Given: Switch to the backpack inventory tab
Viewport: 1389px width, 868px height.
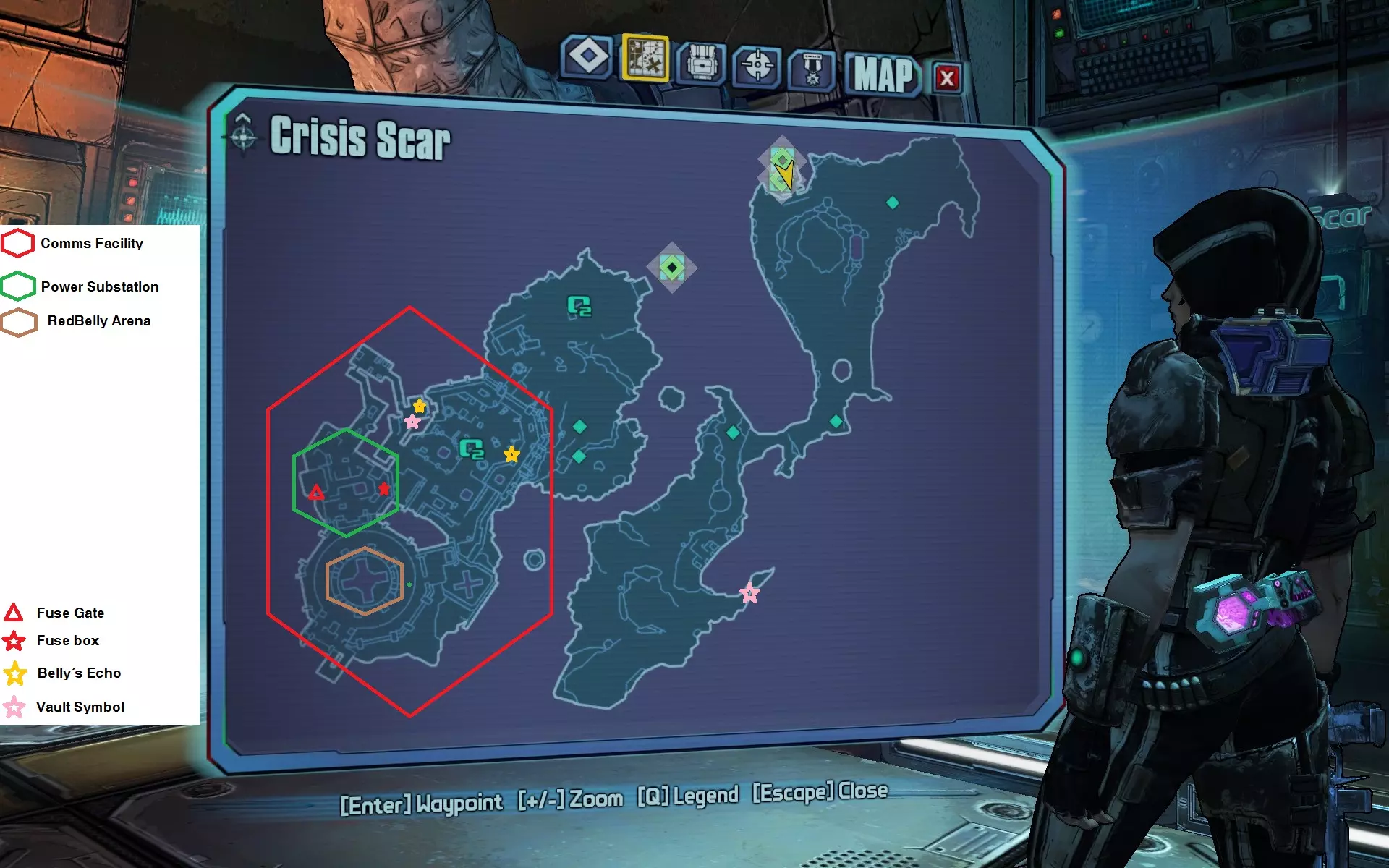Looking at the screenshot, I should point(701,63).
